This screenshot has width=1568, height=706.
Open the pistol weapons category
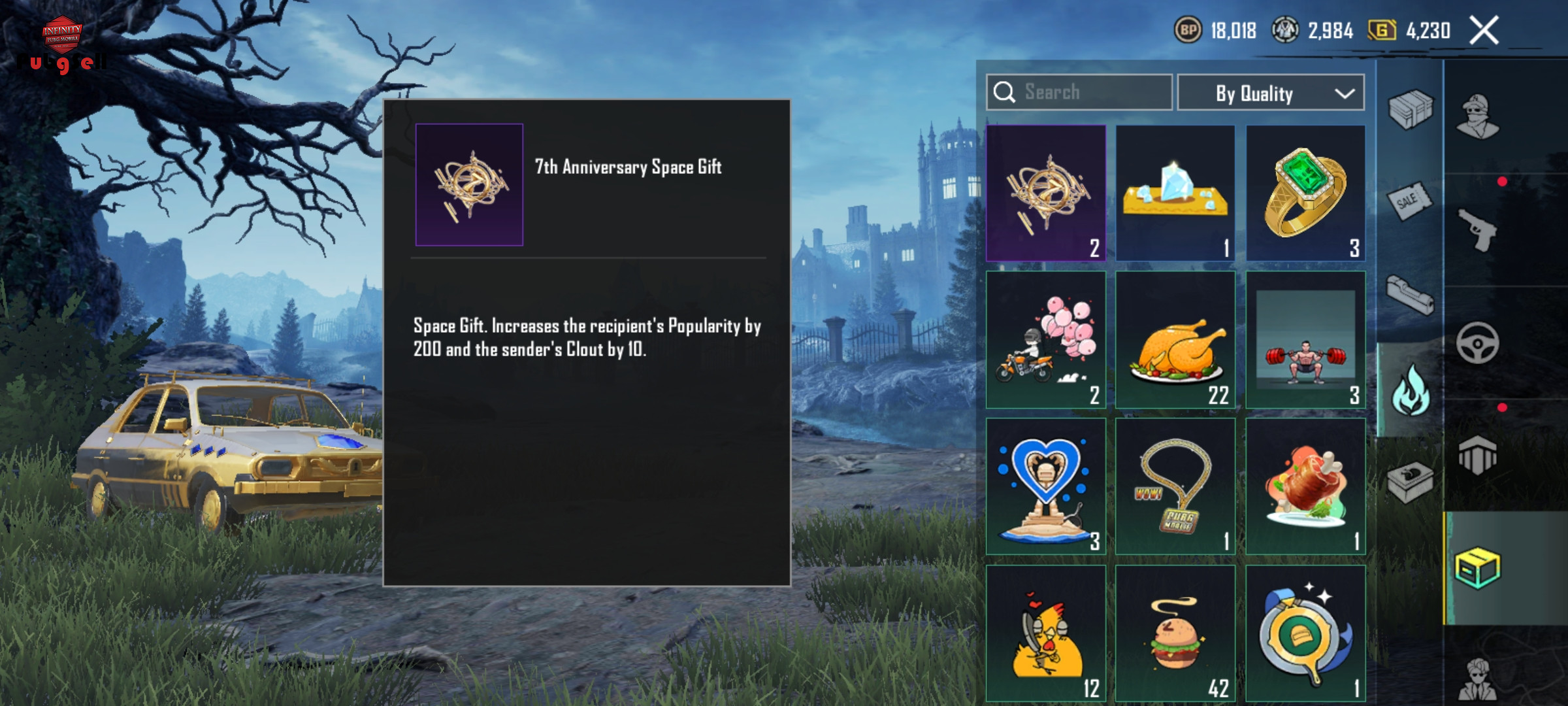[1478, 229]
